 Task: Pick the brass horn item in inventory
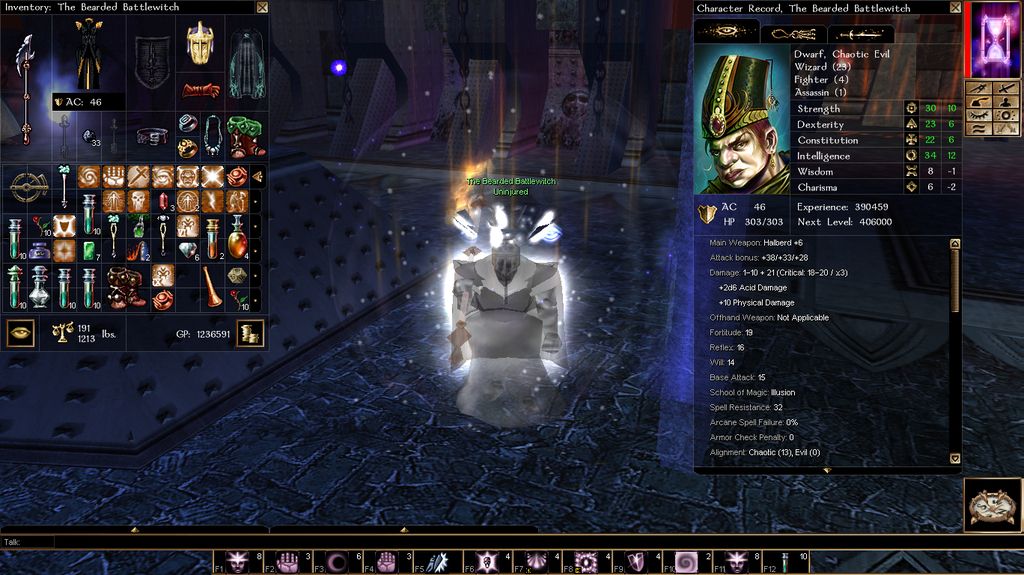[213, 288]
